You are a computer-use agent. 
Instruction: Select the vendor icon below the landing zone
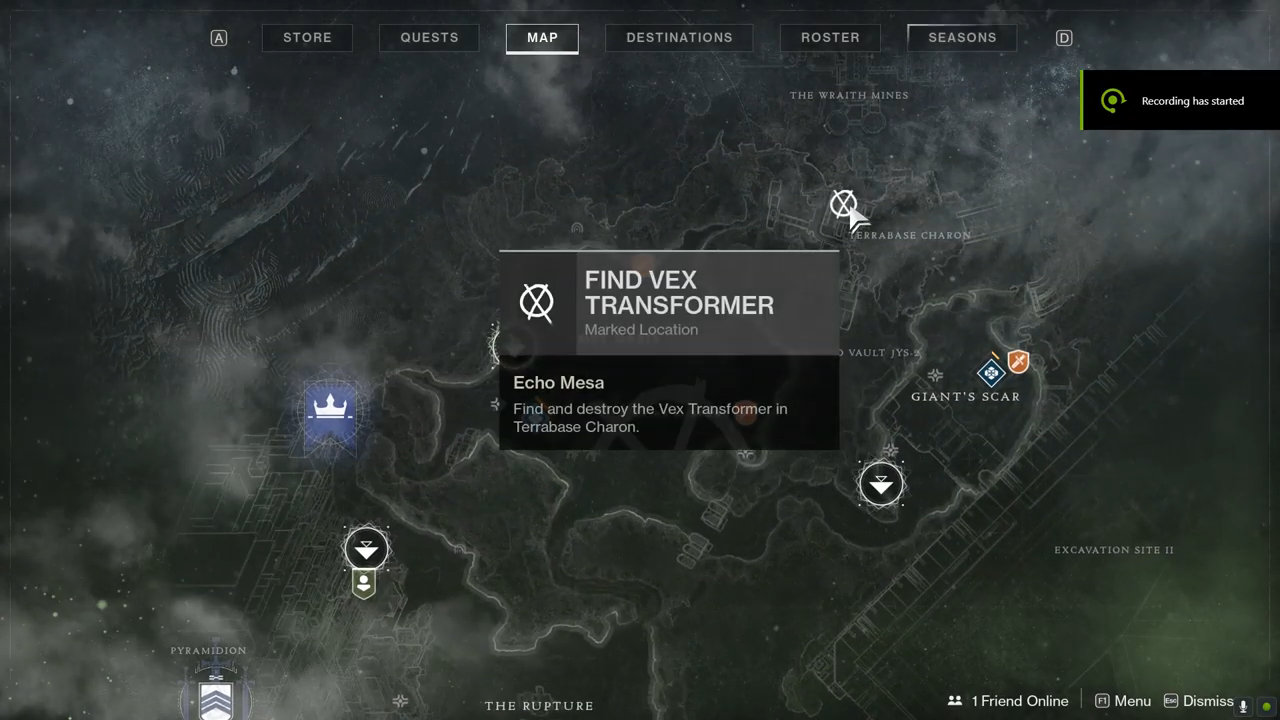tap(364, 584)
